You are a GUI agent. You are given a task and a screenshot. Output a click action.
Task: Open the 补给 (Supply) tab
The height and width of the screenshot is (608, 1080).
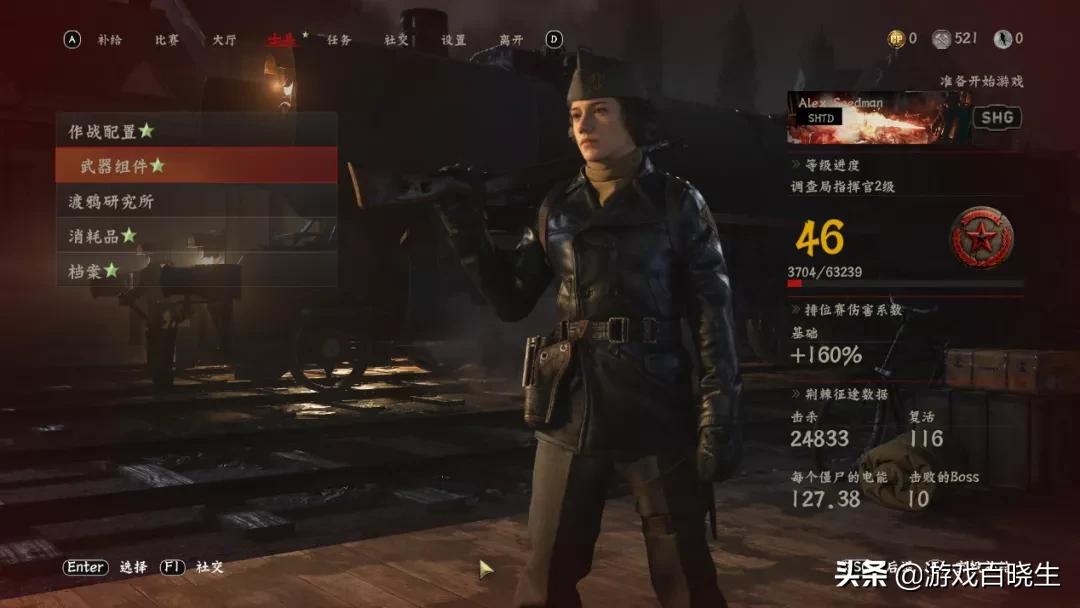pos(109,40)
